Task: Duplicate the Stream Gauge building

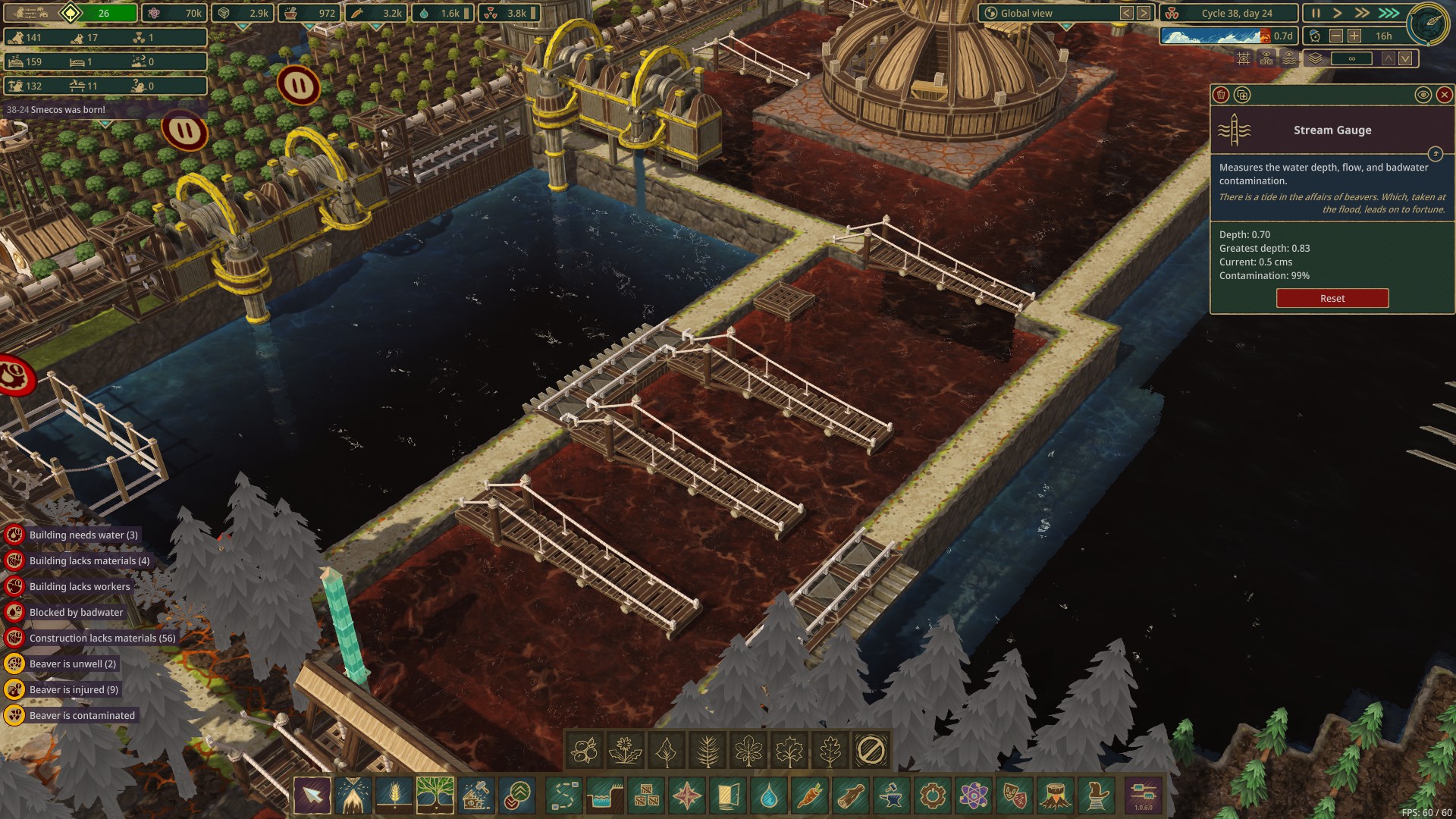Action: [x=1241, y=95]
